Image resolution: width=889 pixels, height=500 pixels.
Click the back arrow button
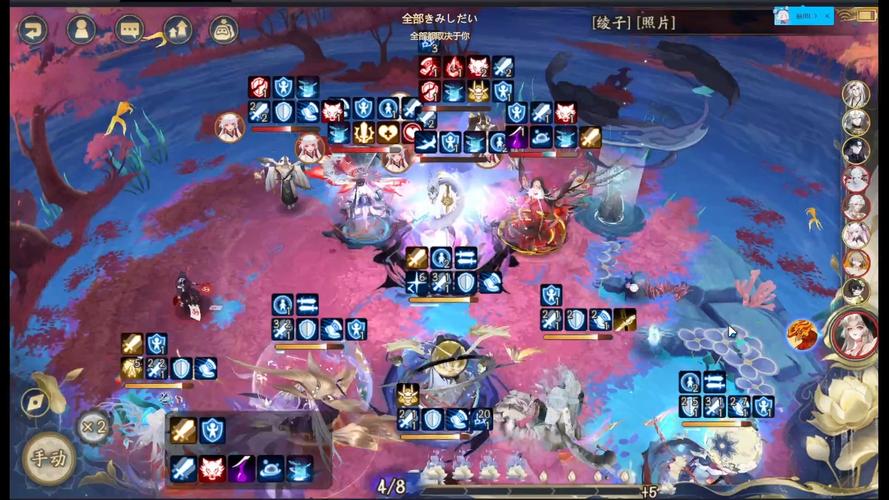(x=33, y=30)
